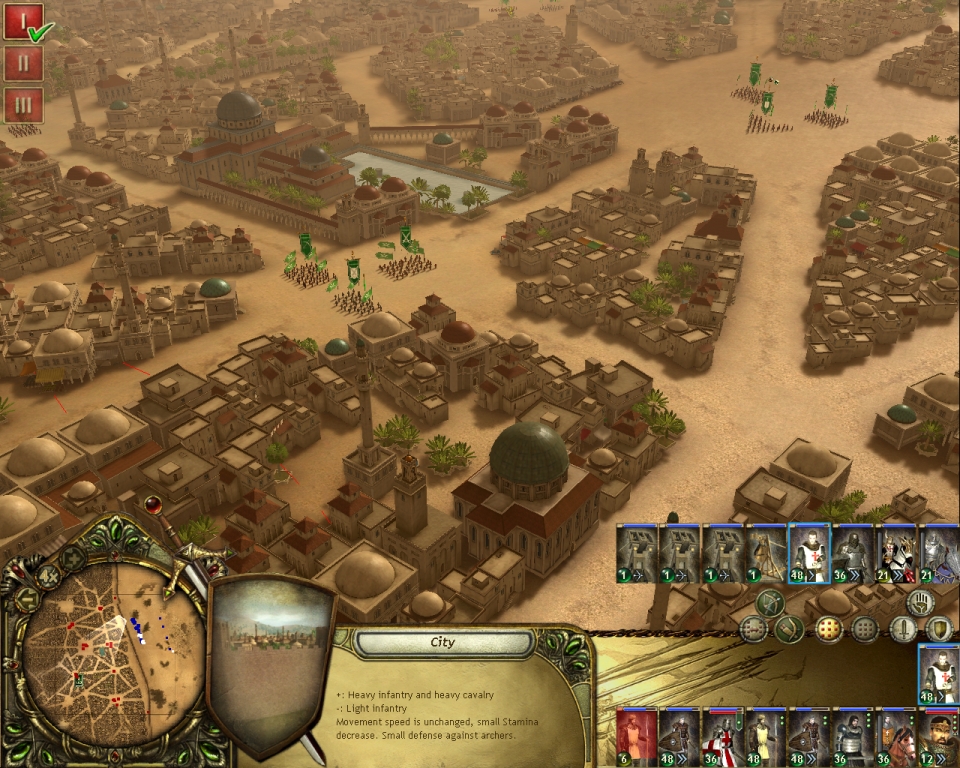Image resolution: width=960 pixels, height=768 pixels.
Task: Select the objective III button
Action: 23,105
